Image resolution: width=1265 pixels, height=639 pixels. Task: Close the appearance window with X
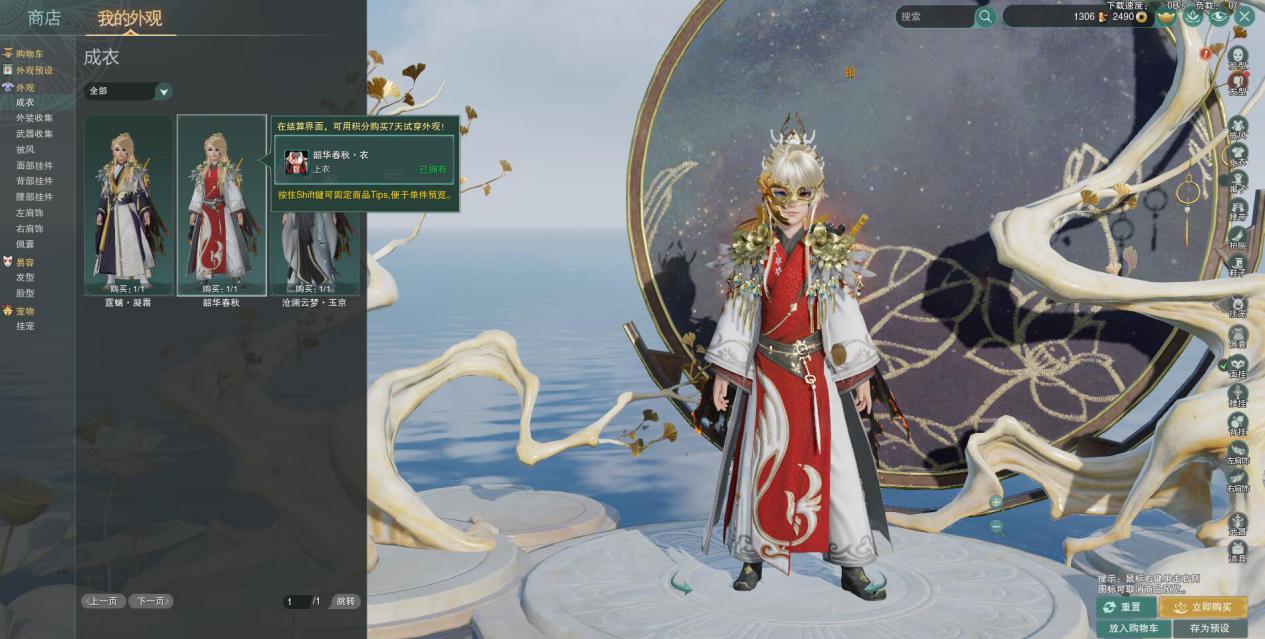(1245, 16)
